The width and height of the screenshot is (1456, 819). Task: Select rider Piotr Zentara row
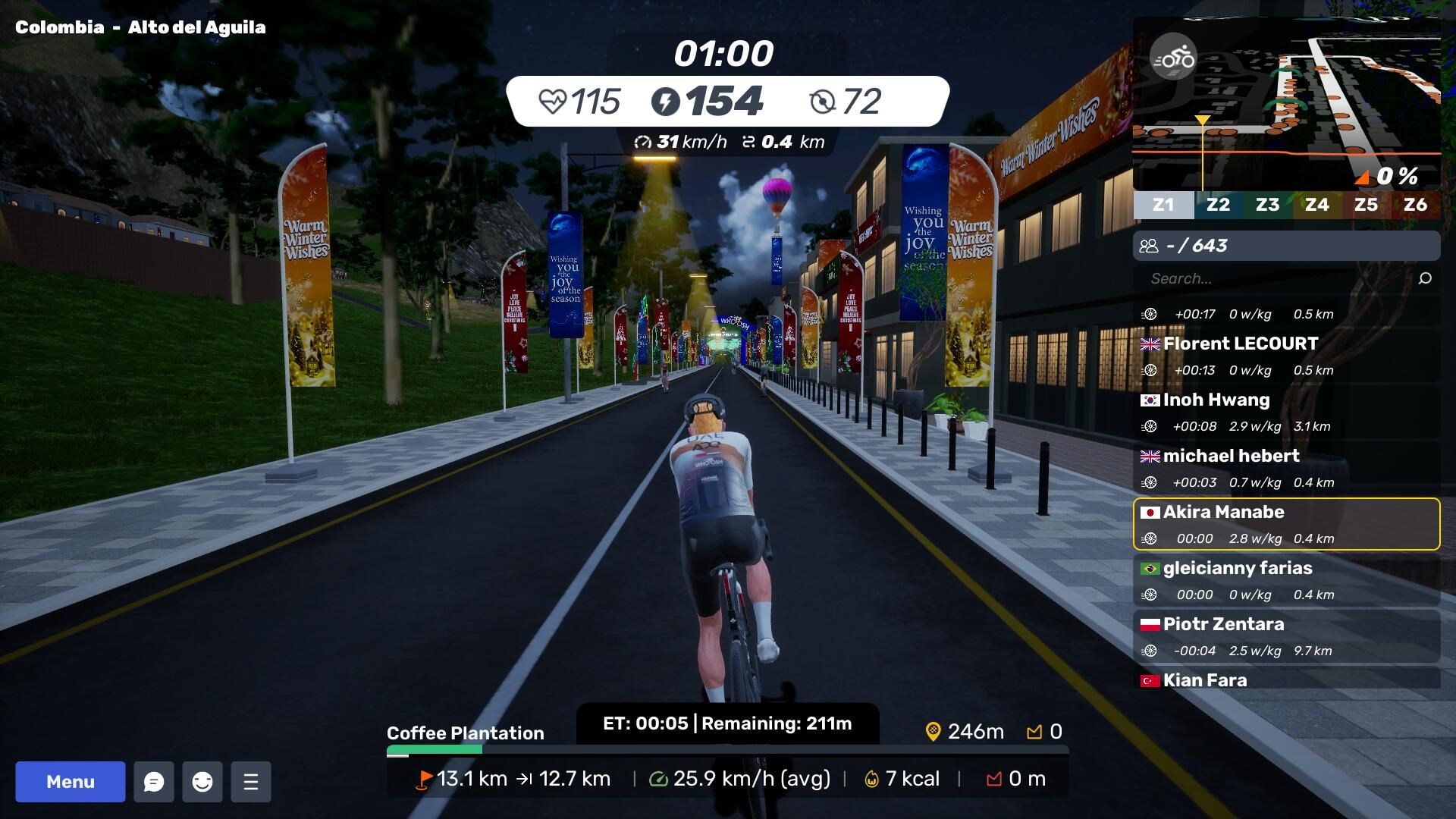click(x=1286, y=636)
